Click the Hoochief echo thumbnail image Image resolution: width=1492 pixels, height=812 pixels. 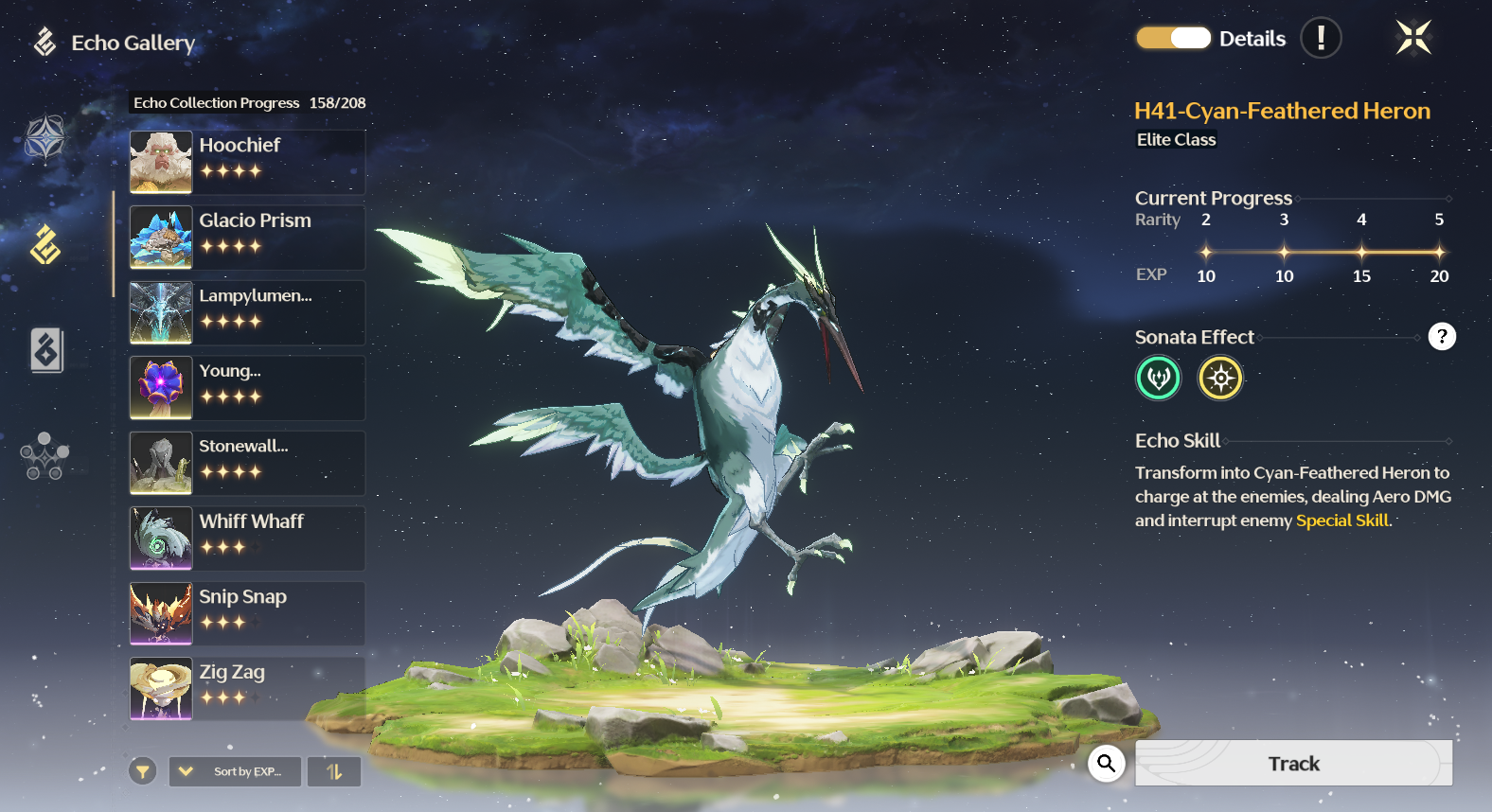click(x=160, y=162)
